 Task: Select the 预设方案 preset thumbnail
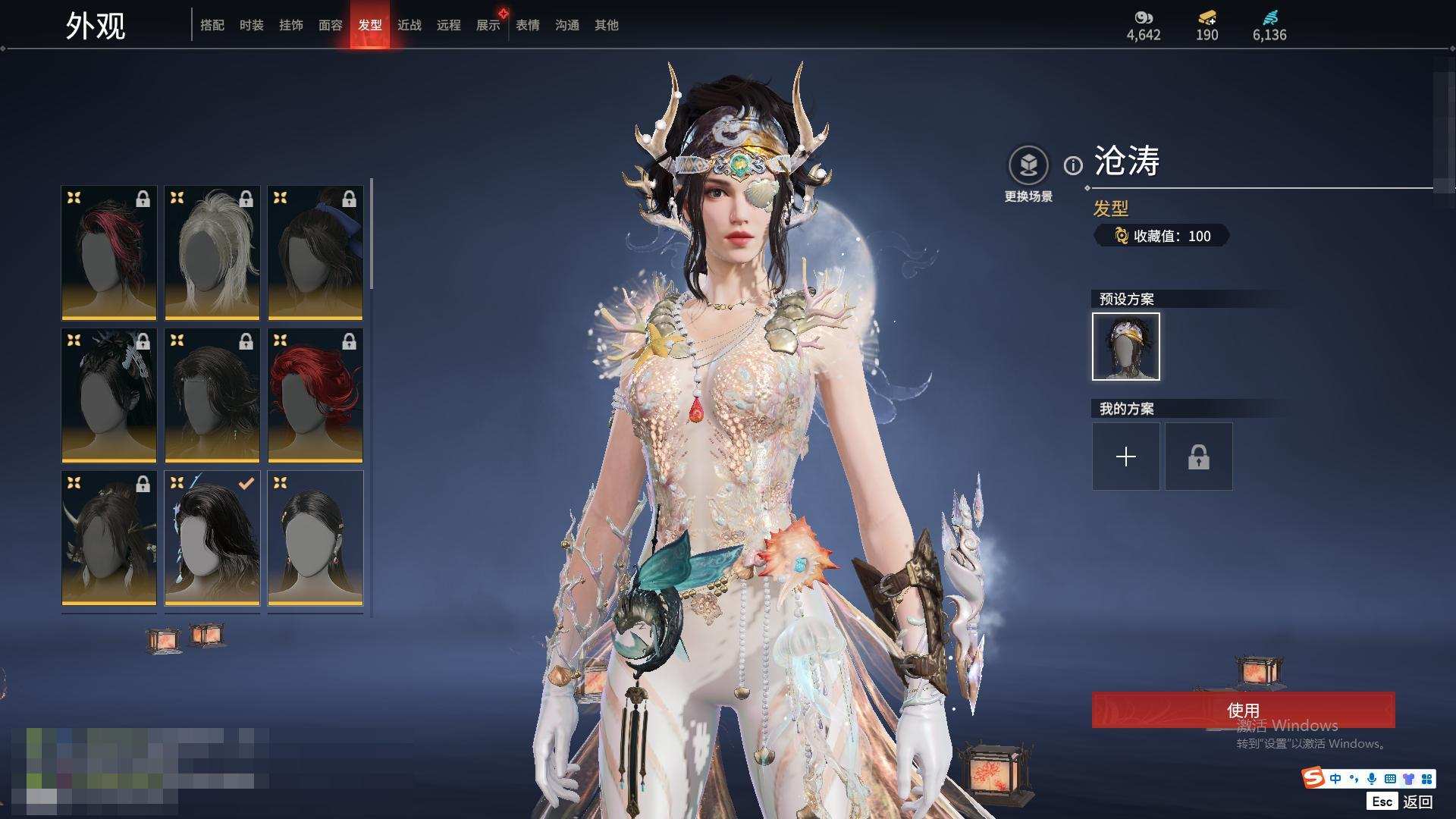point(1126,347)
